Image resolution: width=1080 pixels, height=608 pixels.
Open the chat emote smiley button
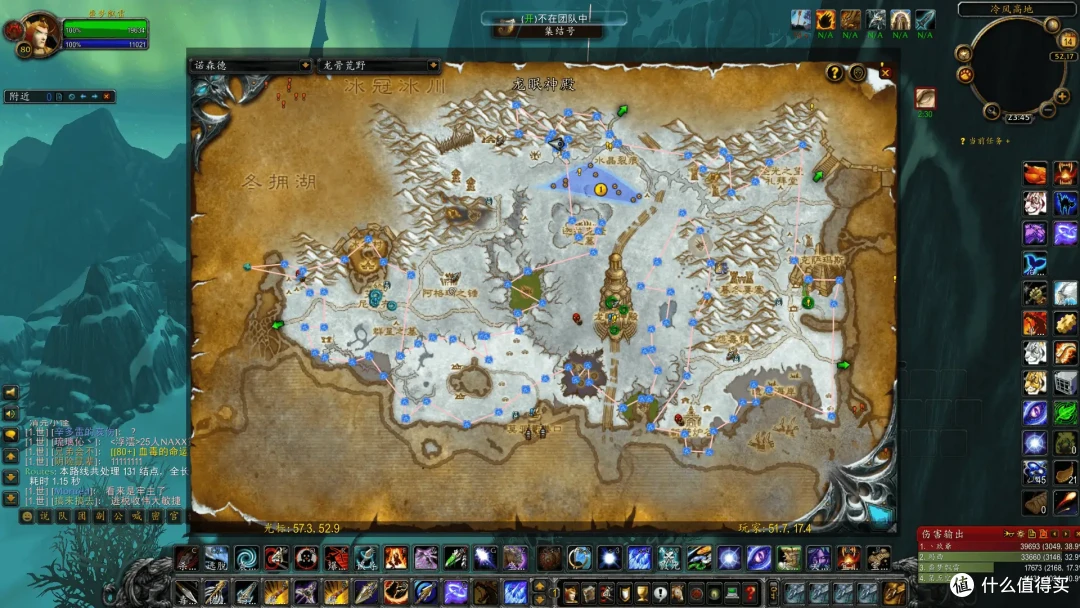tap(27, 516)
